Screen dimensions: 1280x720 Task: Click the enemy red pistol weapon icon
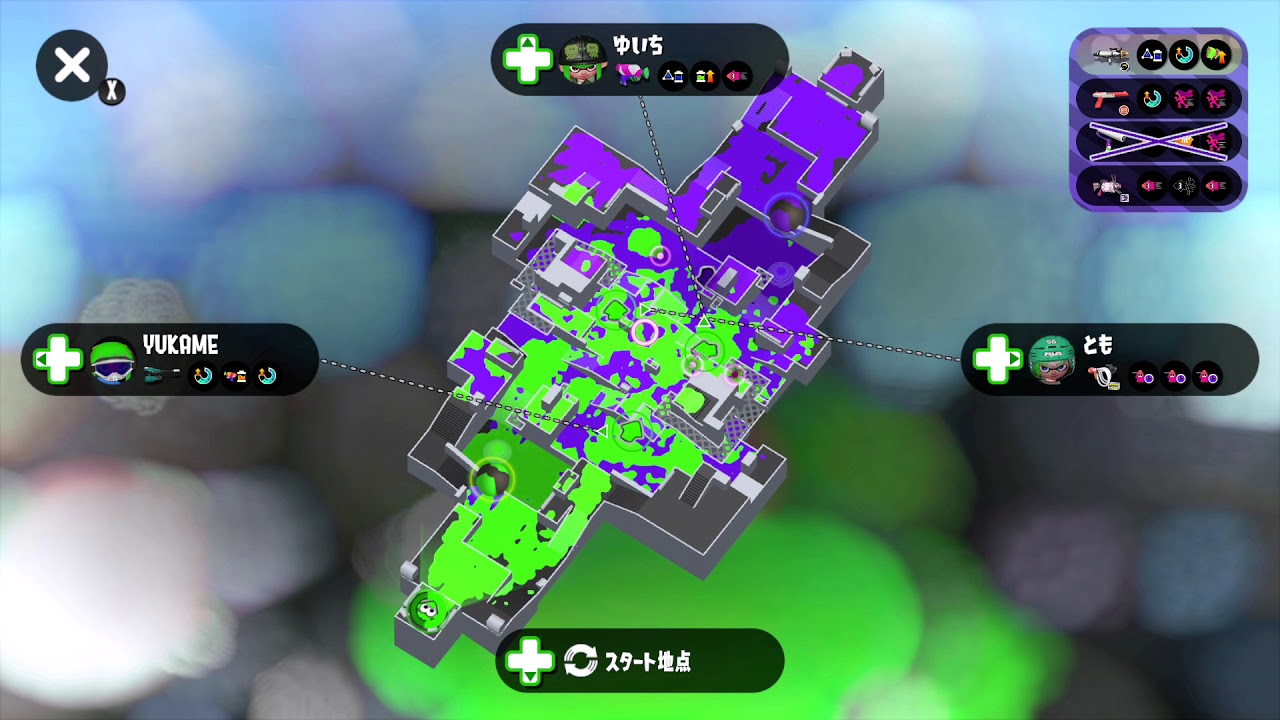click(x=1110, y=98)
